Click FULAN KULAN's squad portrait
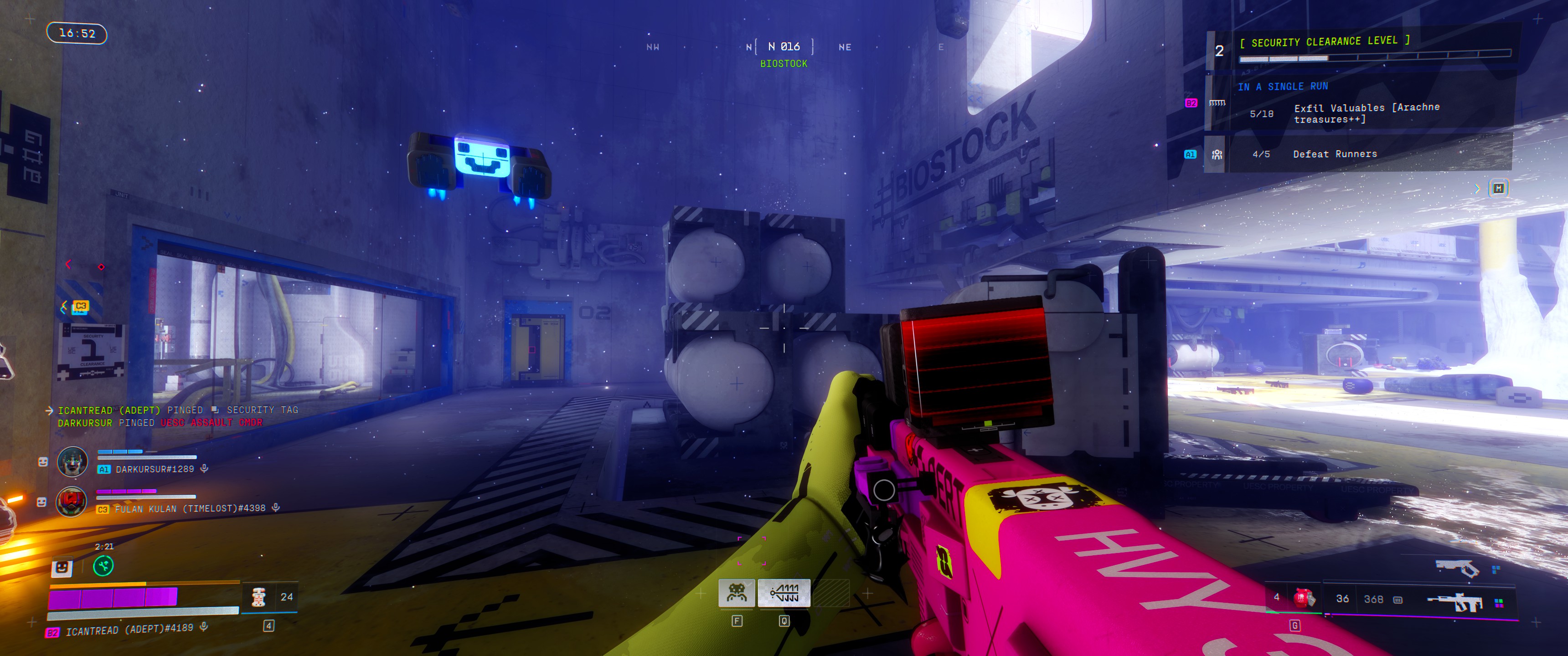The width and height of the screenshot is (1568, 656). coord(72,502)
